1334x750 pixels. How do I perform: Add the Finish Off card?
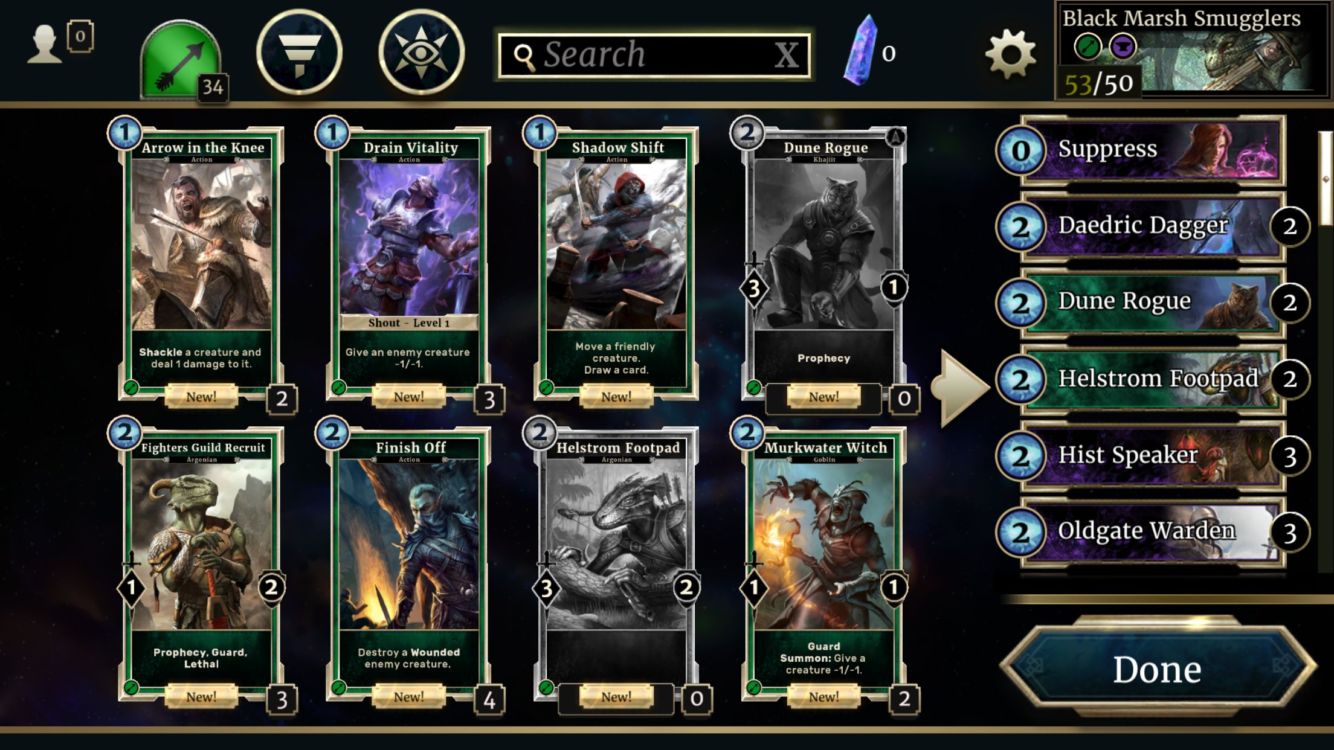point(408,560)
